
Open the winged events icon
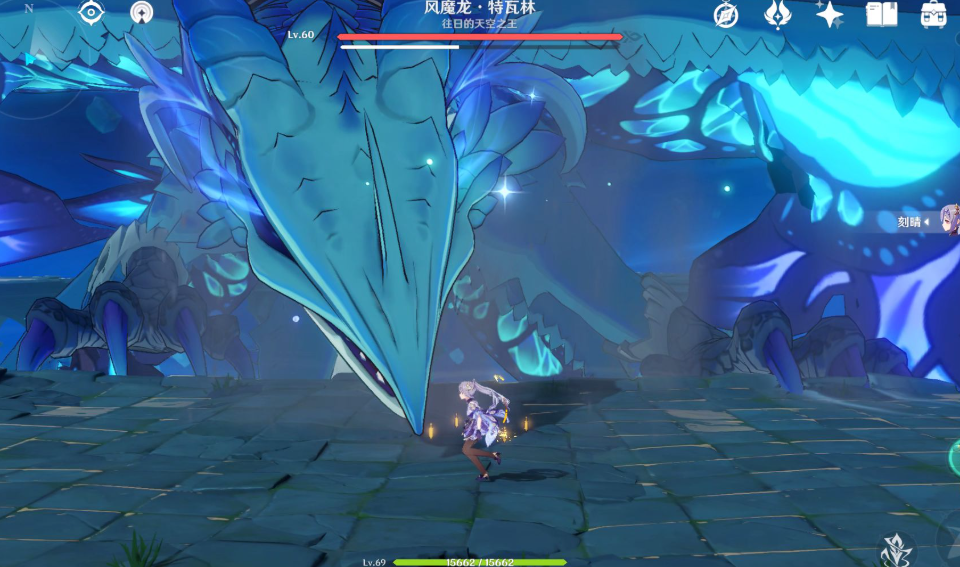click(x=777, y=14)
